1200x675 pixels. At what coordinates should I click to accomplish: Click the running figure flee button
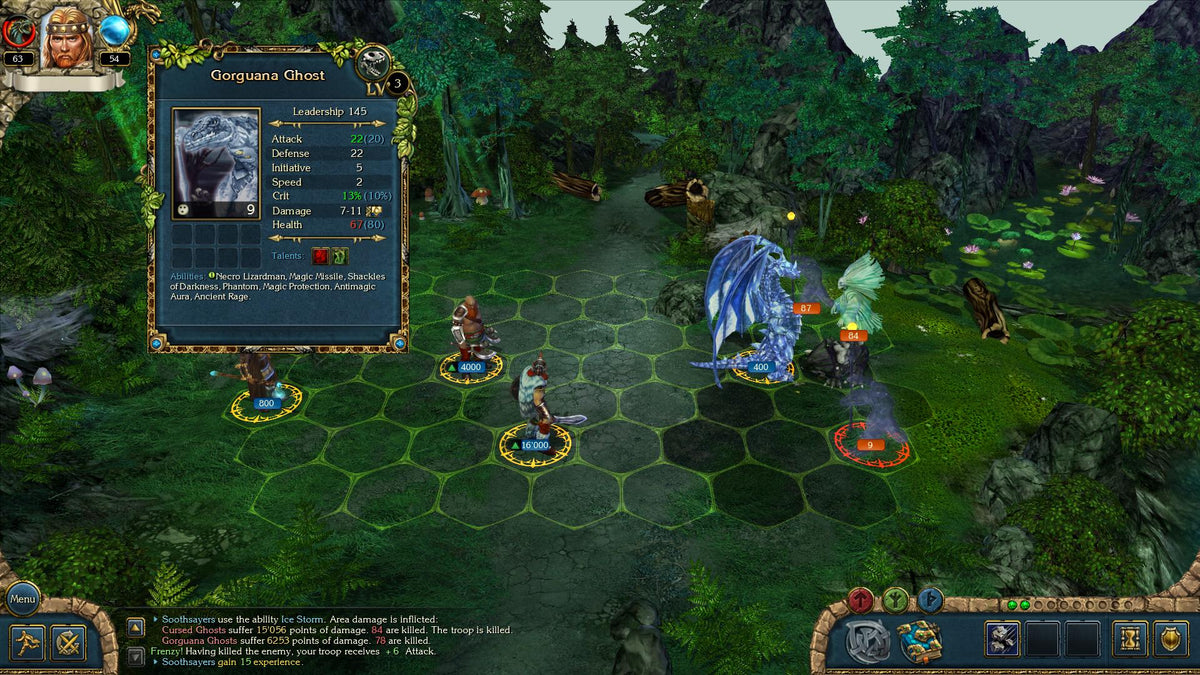coord(28,642)
